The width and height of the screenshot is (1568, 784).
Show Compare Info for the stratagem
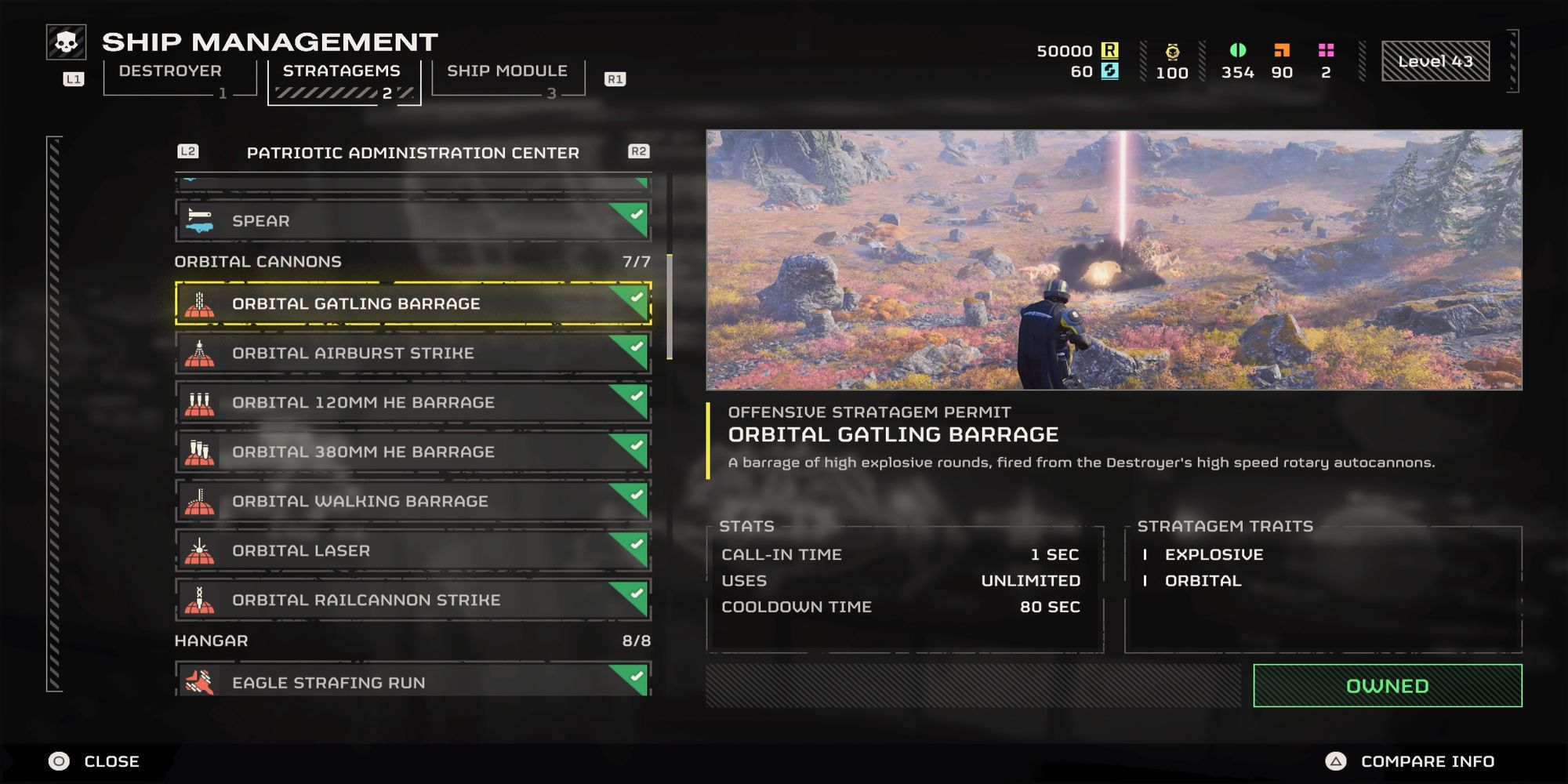[x=1410, y=761]
